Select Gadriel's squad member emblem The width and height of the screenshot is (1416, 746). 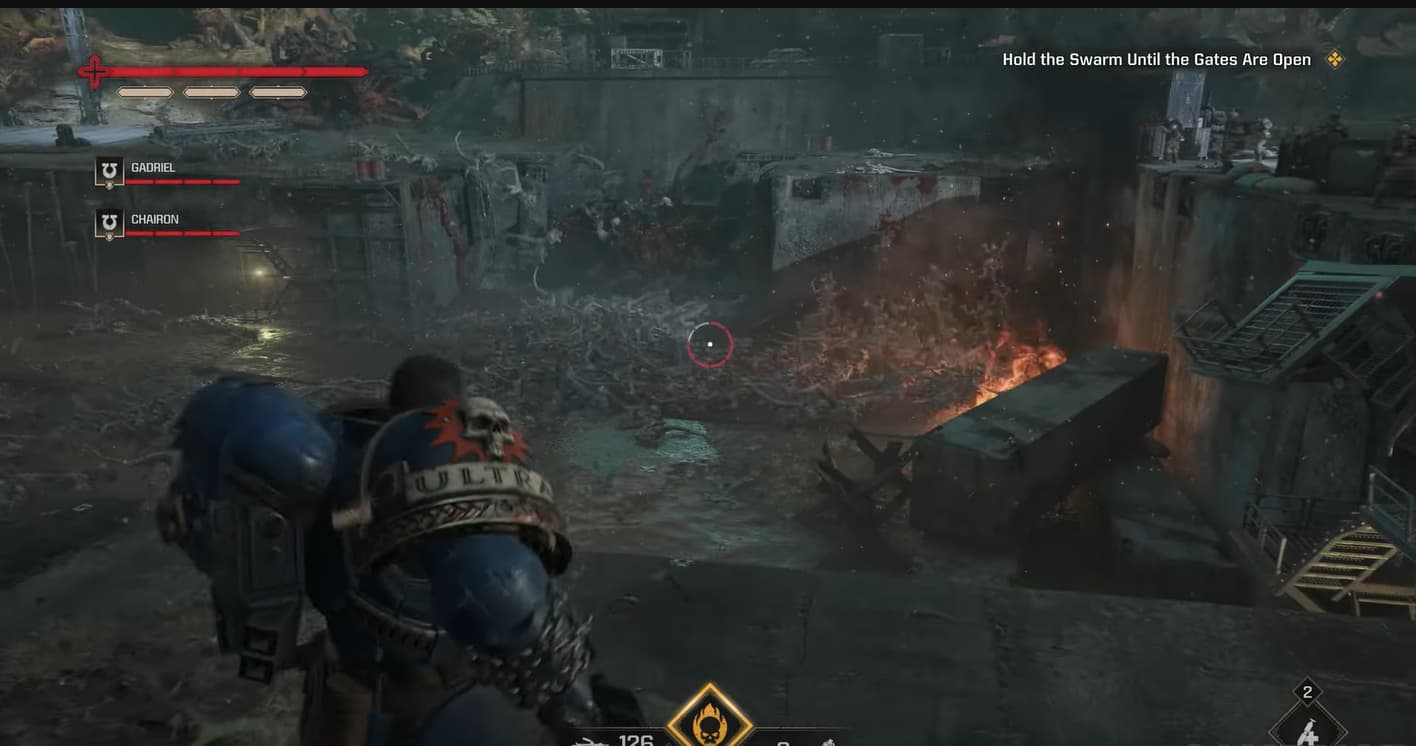point(109,172)
